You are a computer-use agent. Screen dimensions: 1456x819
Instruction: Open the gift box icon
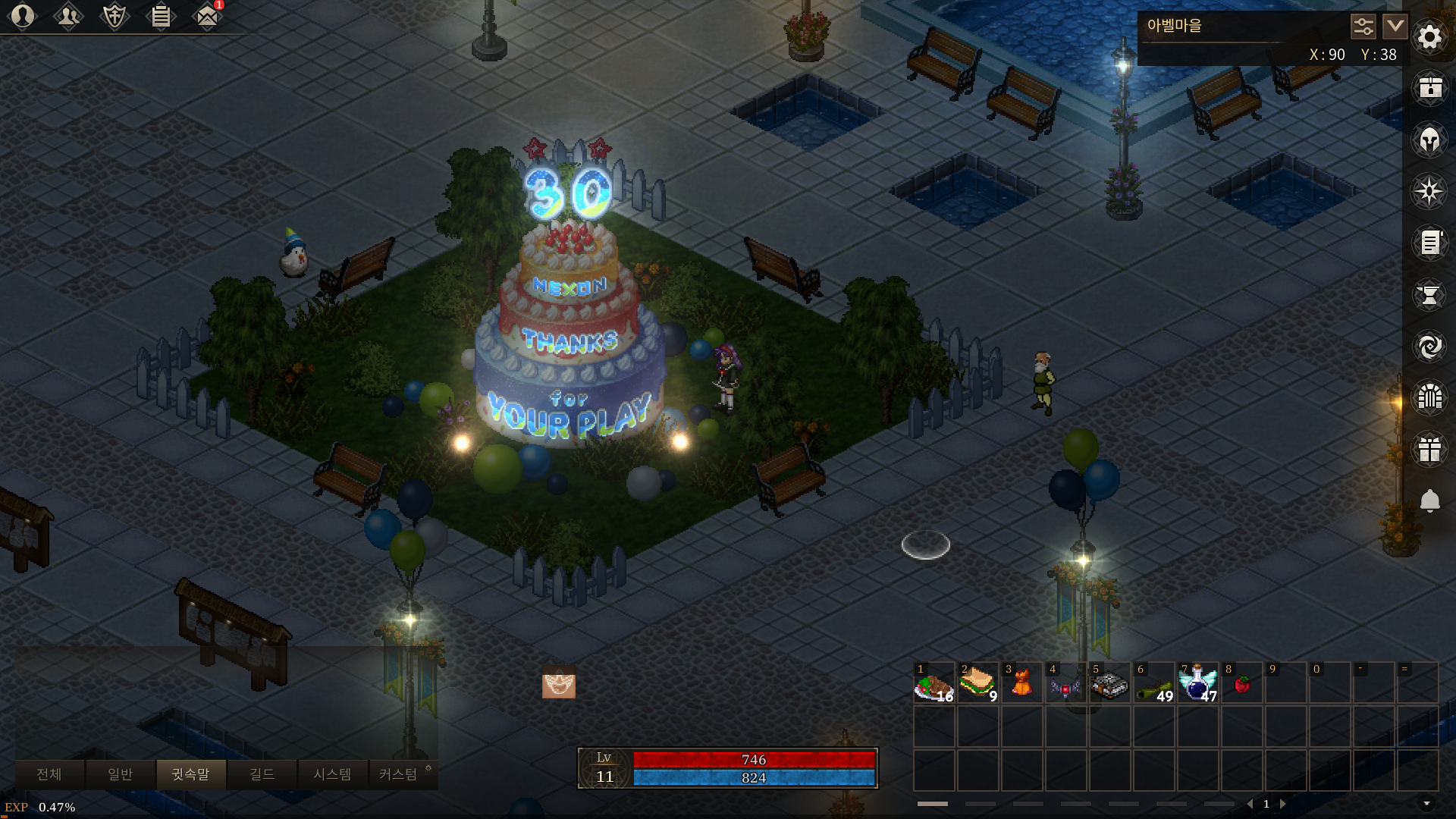pyautogui.click(x=1429, y=449)
